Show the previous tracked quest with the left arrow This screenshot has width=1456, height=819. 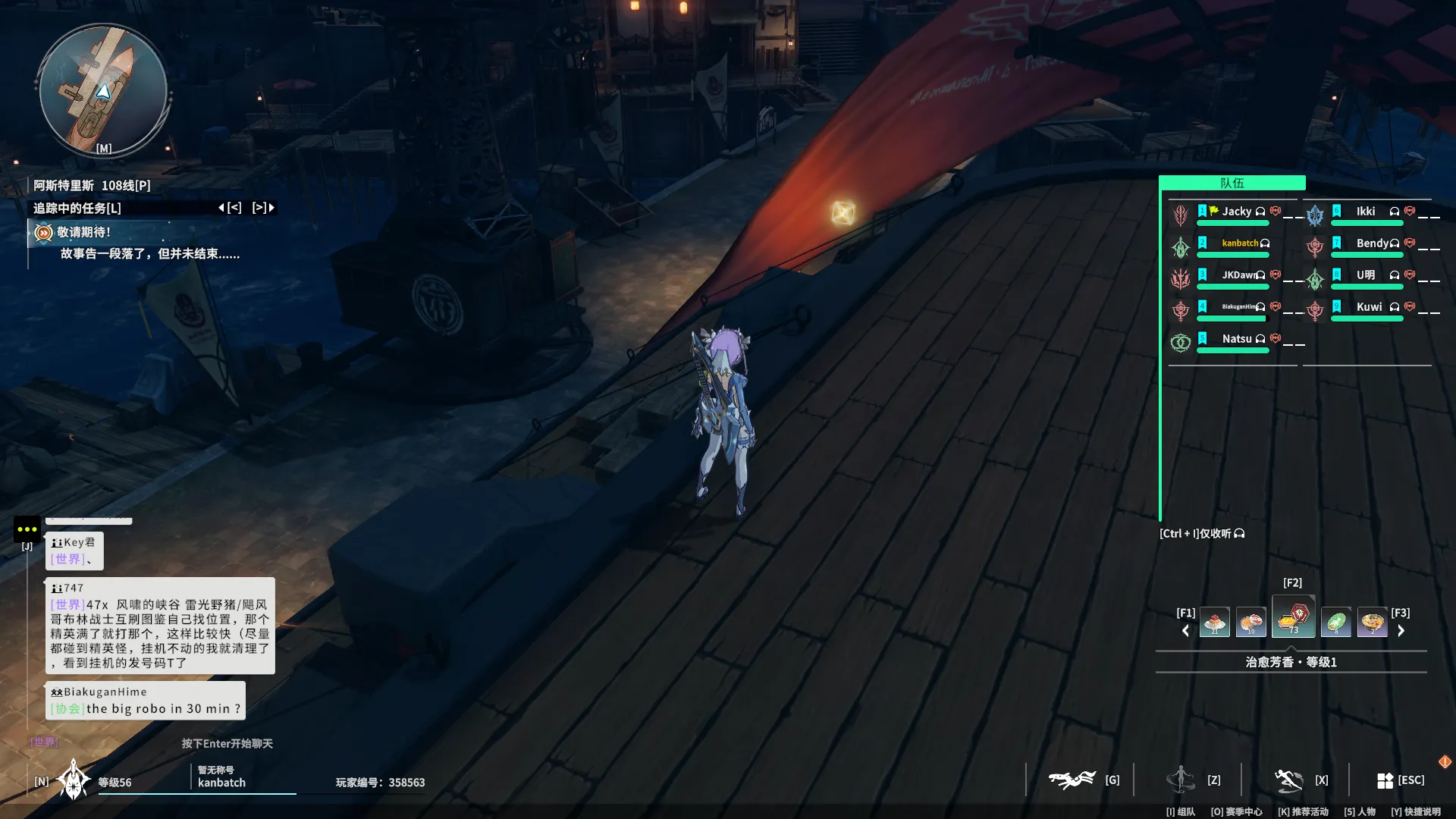tap(221, 208)
